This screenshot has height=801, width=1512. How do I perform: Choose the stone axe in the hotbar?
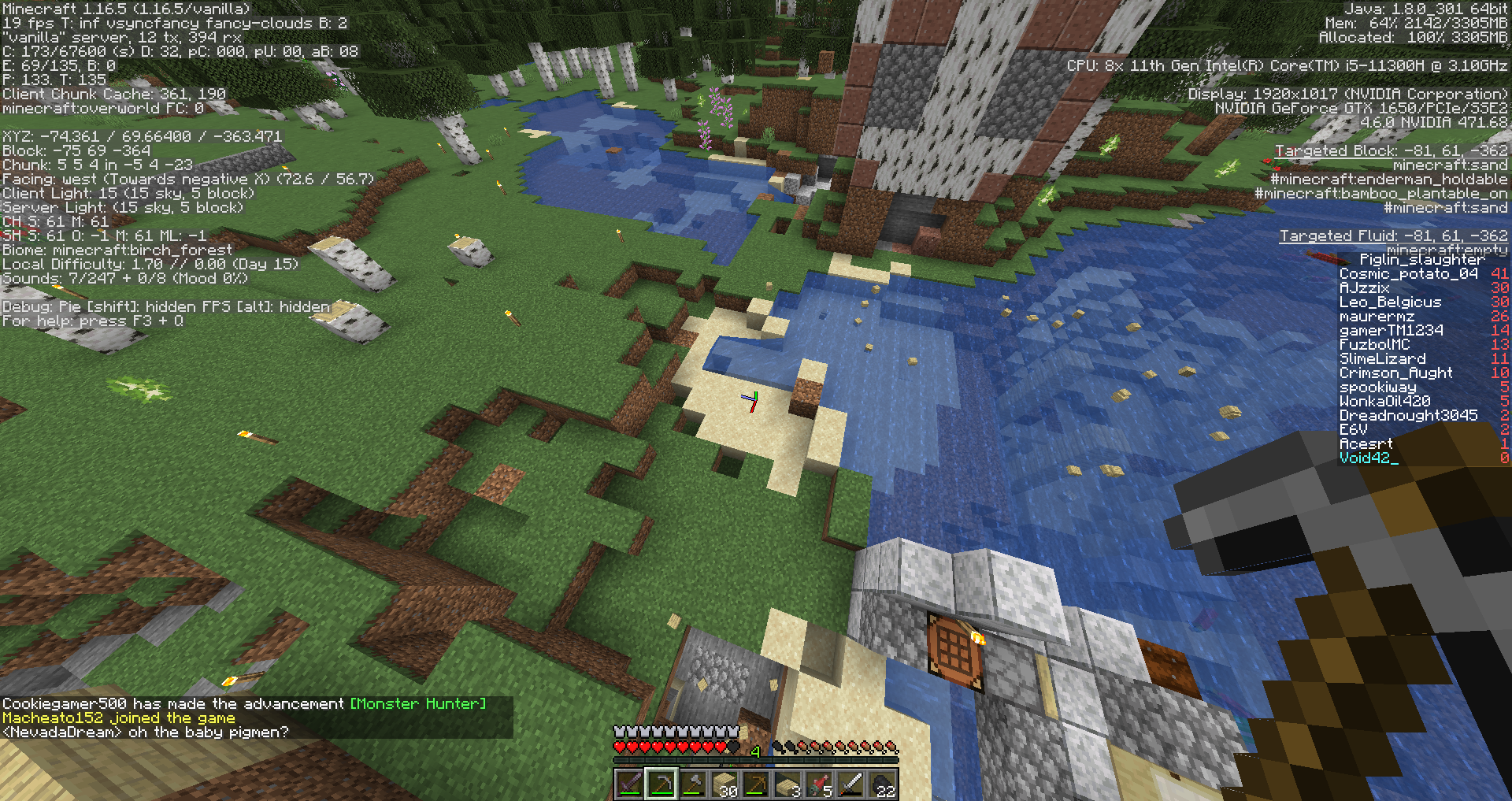click(693, 784)
